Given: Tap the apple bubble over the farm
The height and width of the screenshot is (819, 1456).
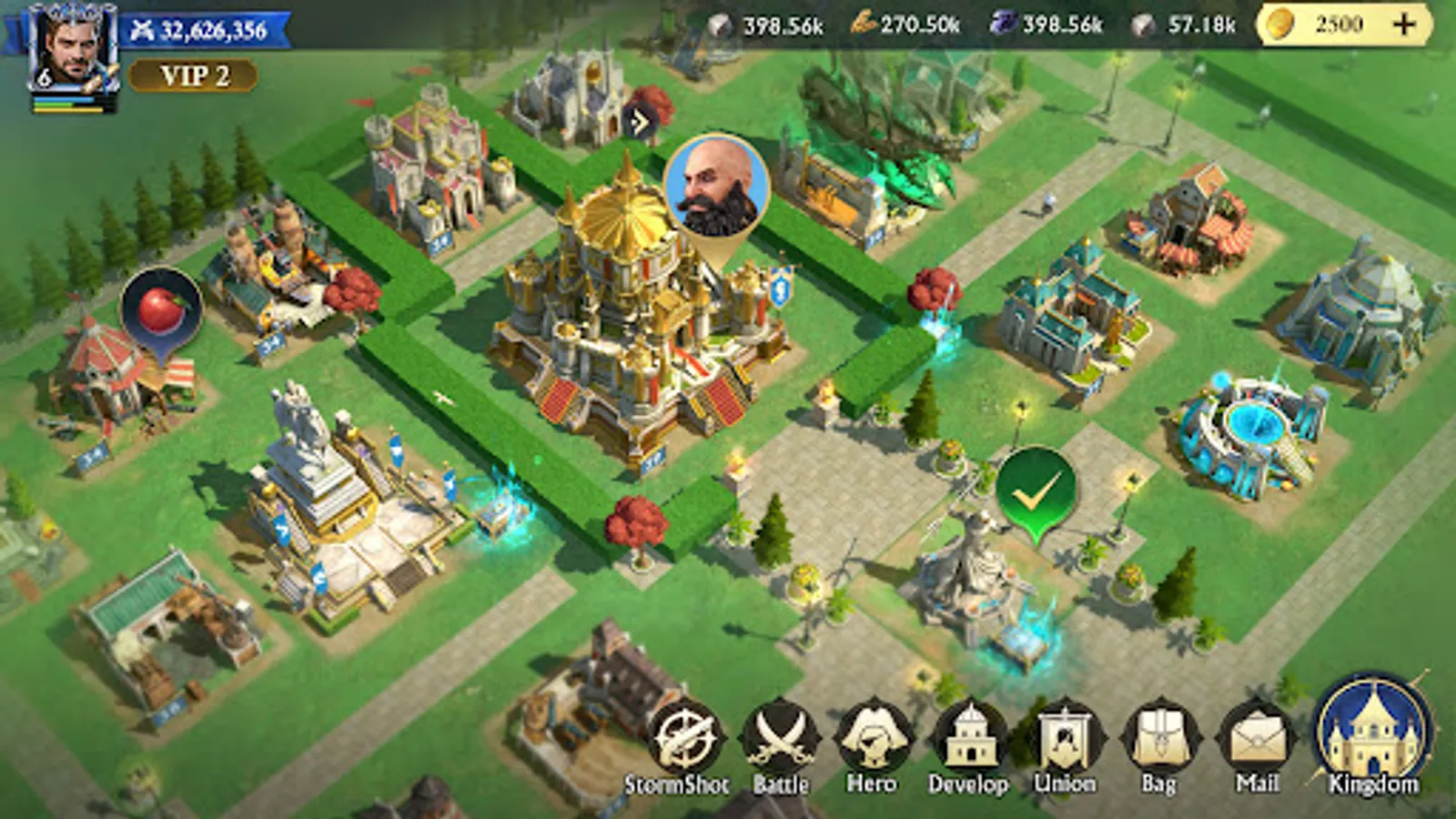Looking at the screenshot, I should coord(162,309).
